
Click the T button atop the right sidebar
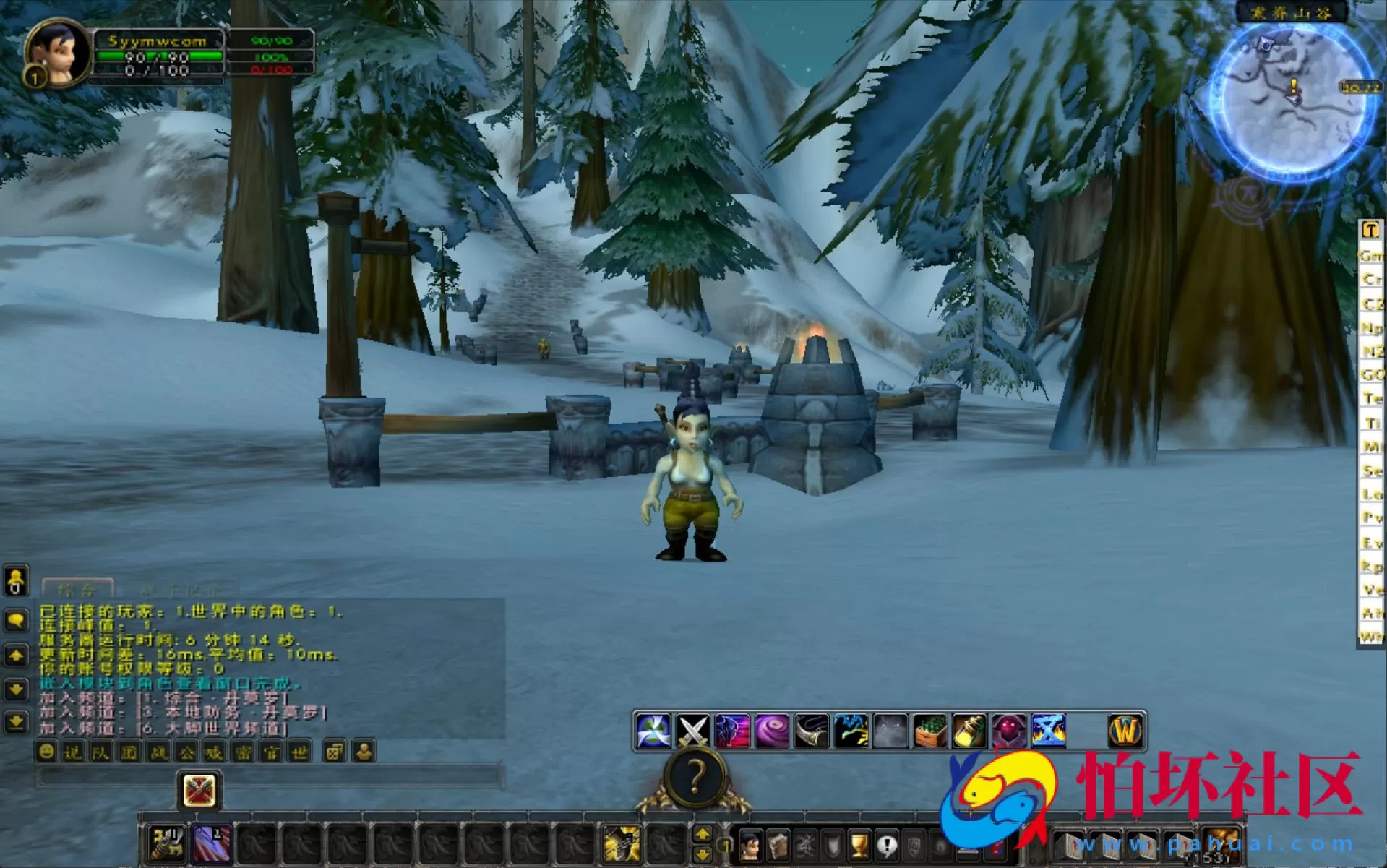pos(1370,231)
